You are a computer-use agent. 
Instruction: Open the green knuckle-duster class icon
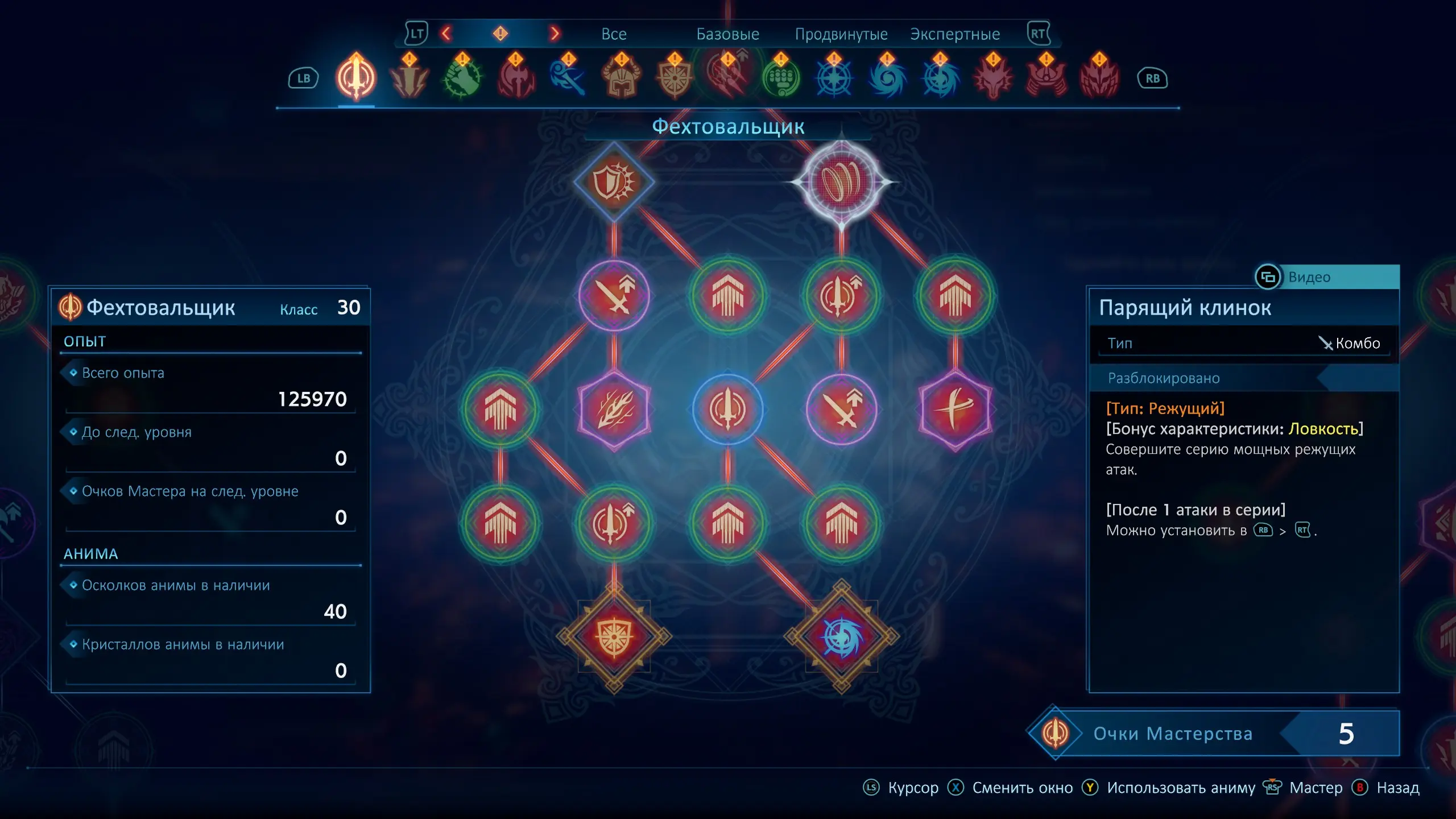tap(781, 78)
